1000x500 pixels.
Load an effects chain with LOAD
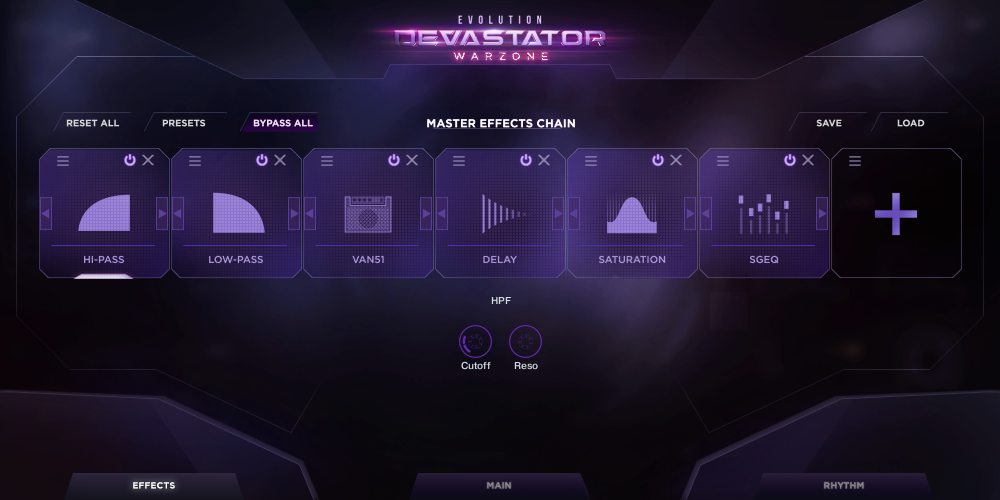pyautogui.click(x=910, y=123)
